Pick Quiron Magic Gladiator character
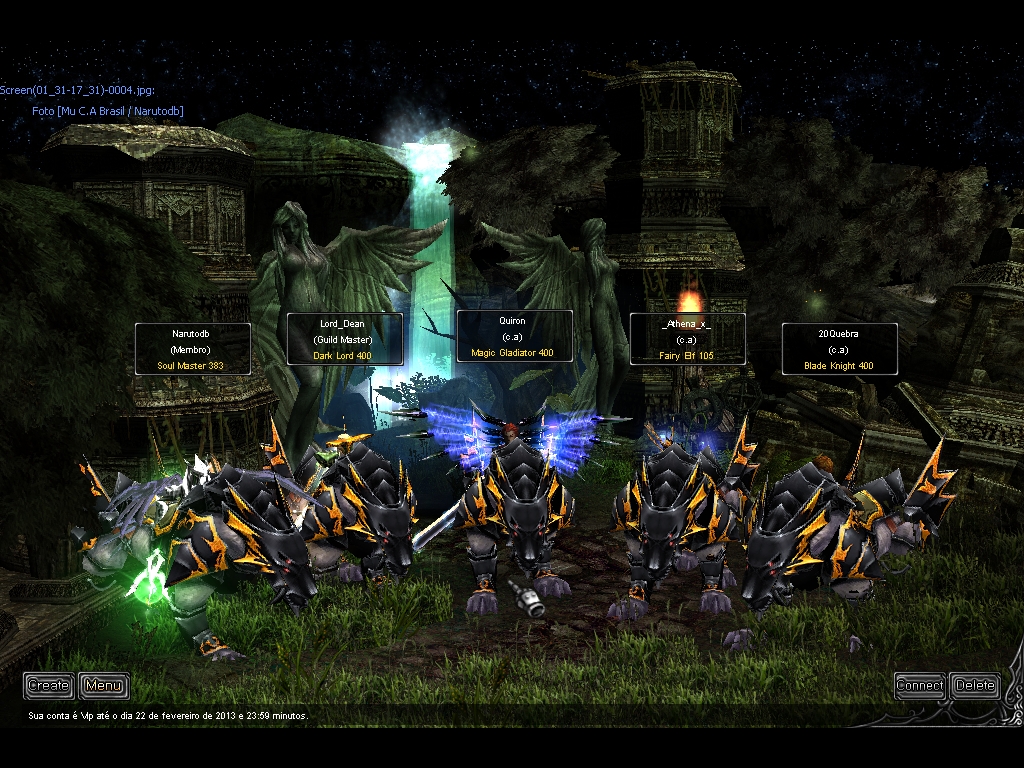1024x768 pixels. click(514, 336)
